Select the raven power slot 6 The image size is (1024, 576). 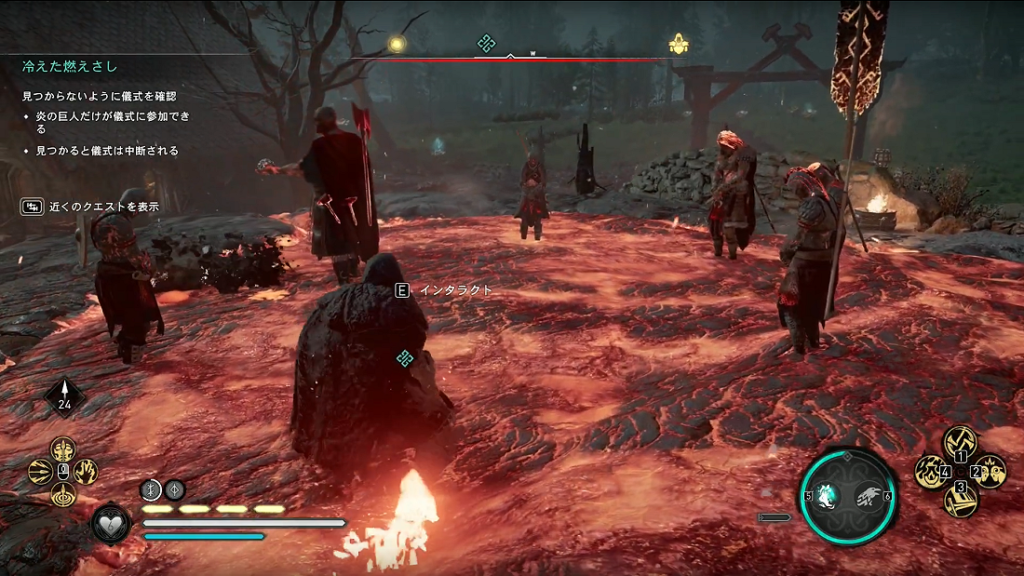pyautogui.click(x=869, y=495)
